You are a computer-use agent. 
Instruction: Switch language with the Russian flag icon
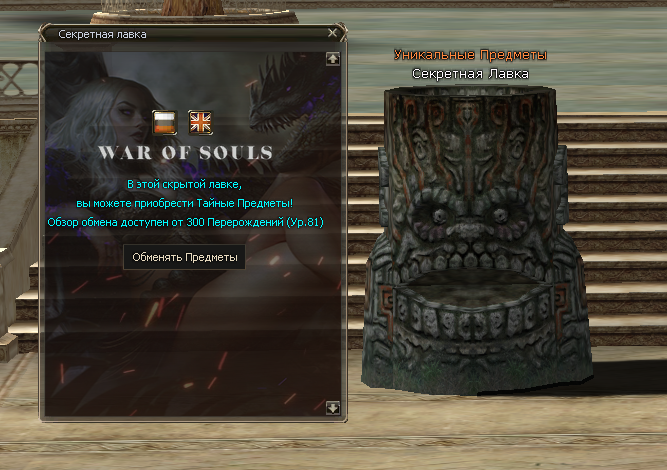pyautogui.click(x=165, y=122)
